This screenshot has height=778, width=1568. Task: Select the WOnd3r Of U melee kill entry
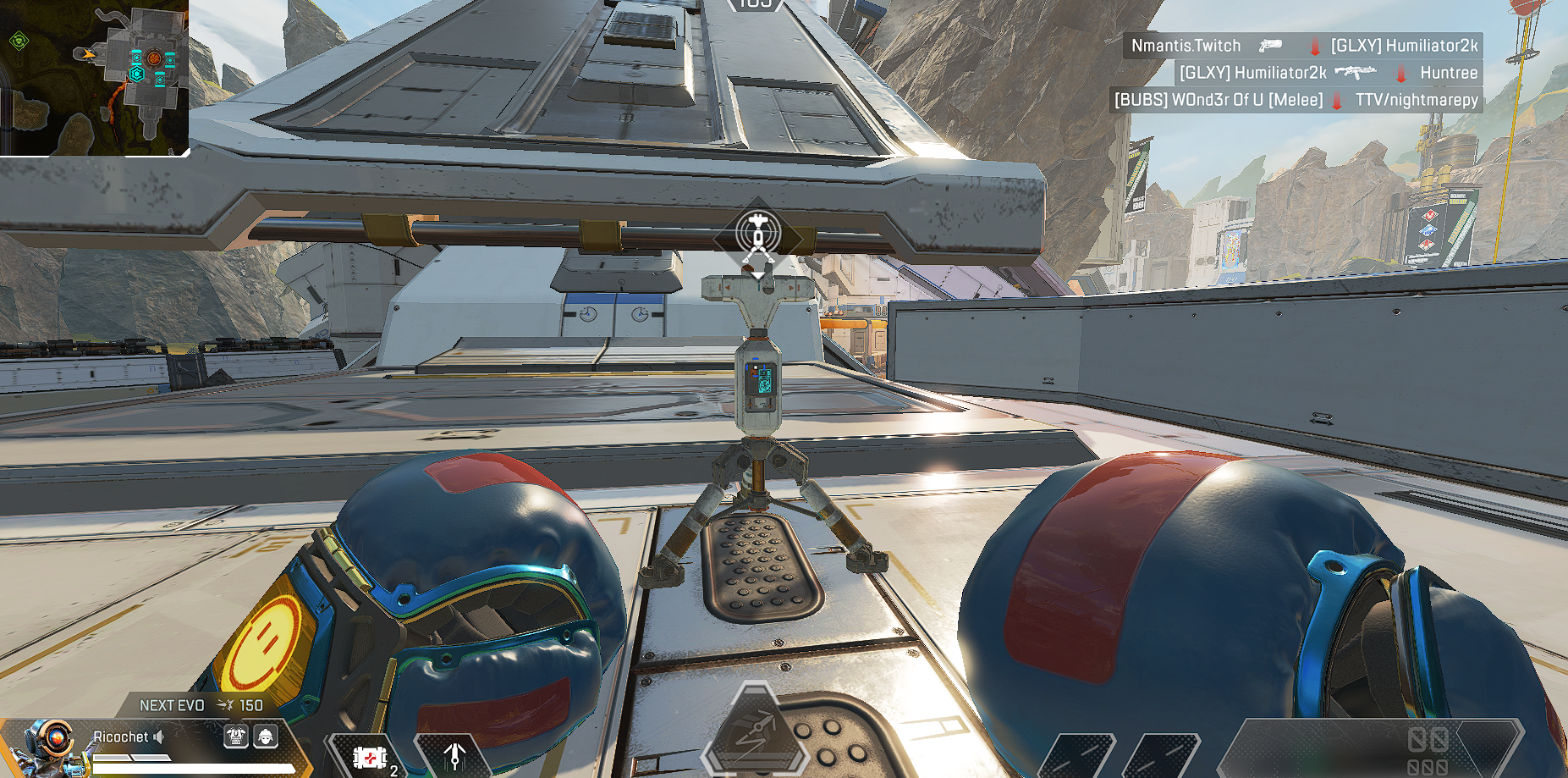click(x=1296, y=100)
